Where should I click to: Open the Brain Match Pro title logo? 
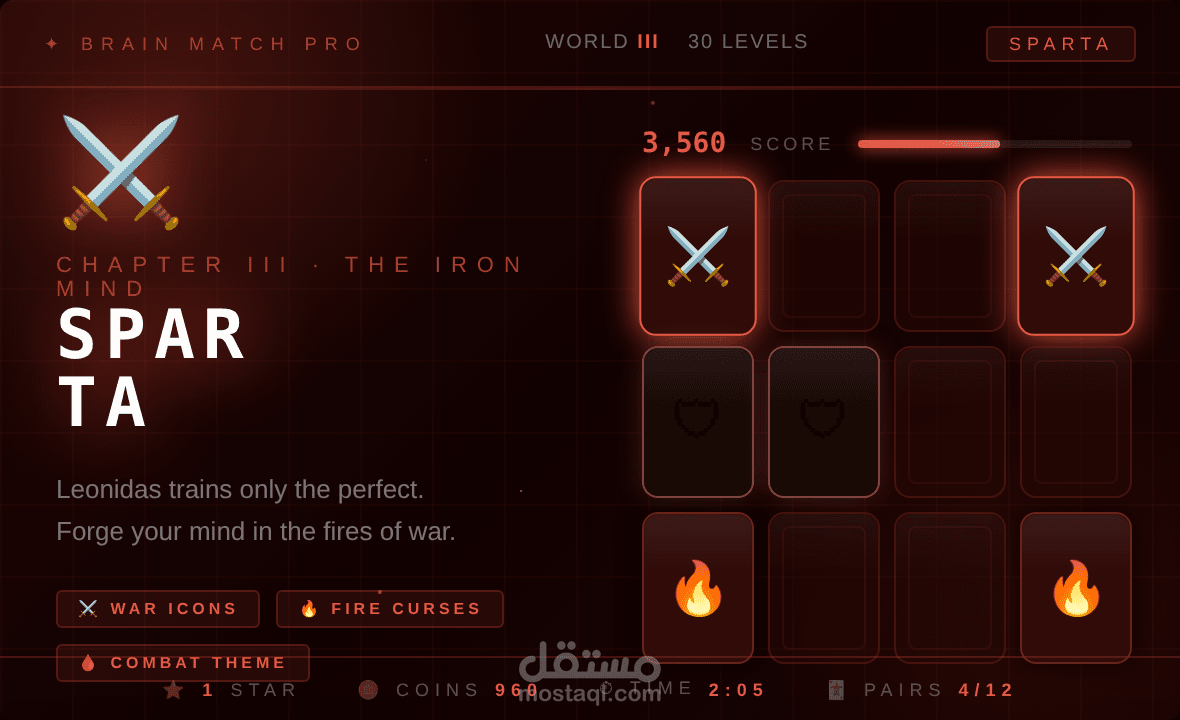(x=205, y=44)
